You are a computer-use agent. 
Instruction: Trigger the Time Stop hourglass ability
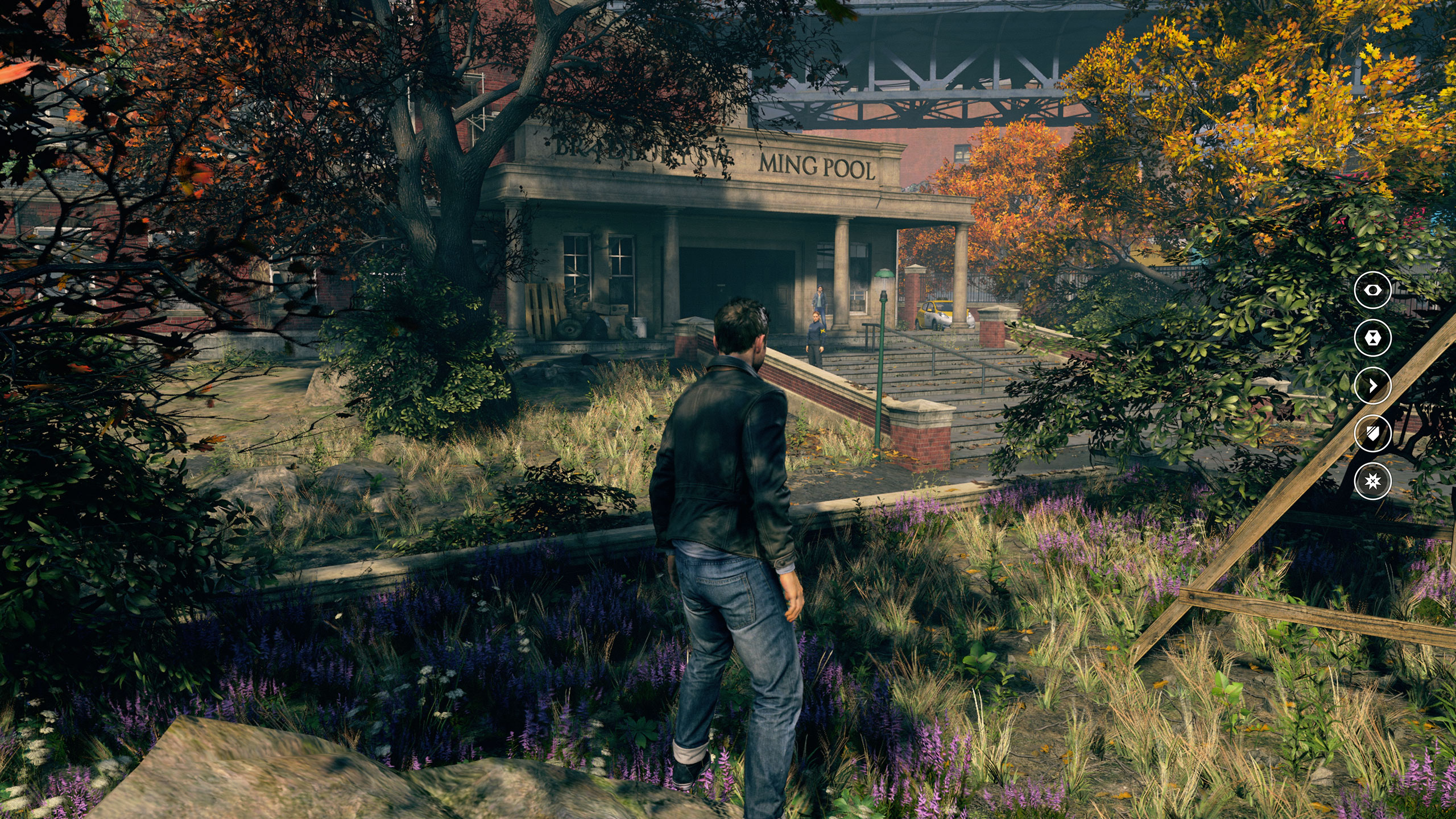(x=1373, y=338)
